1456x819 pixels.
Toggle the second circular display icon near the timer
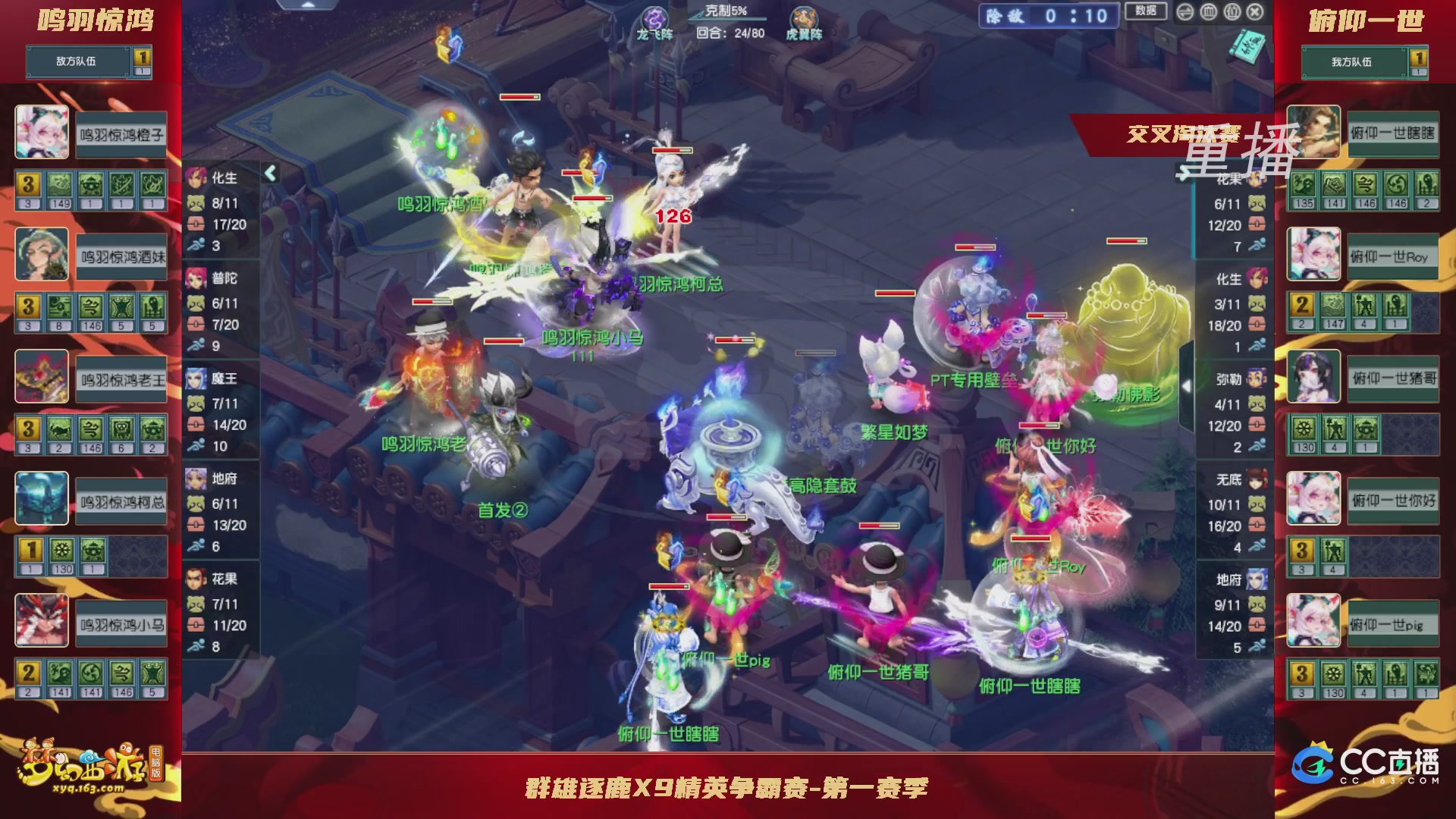[1232, 12]
